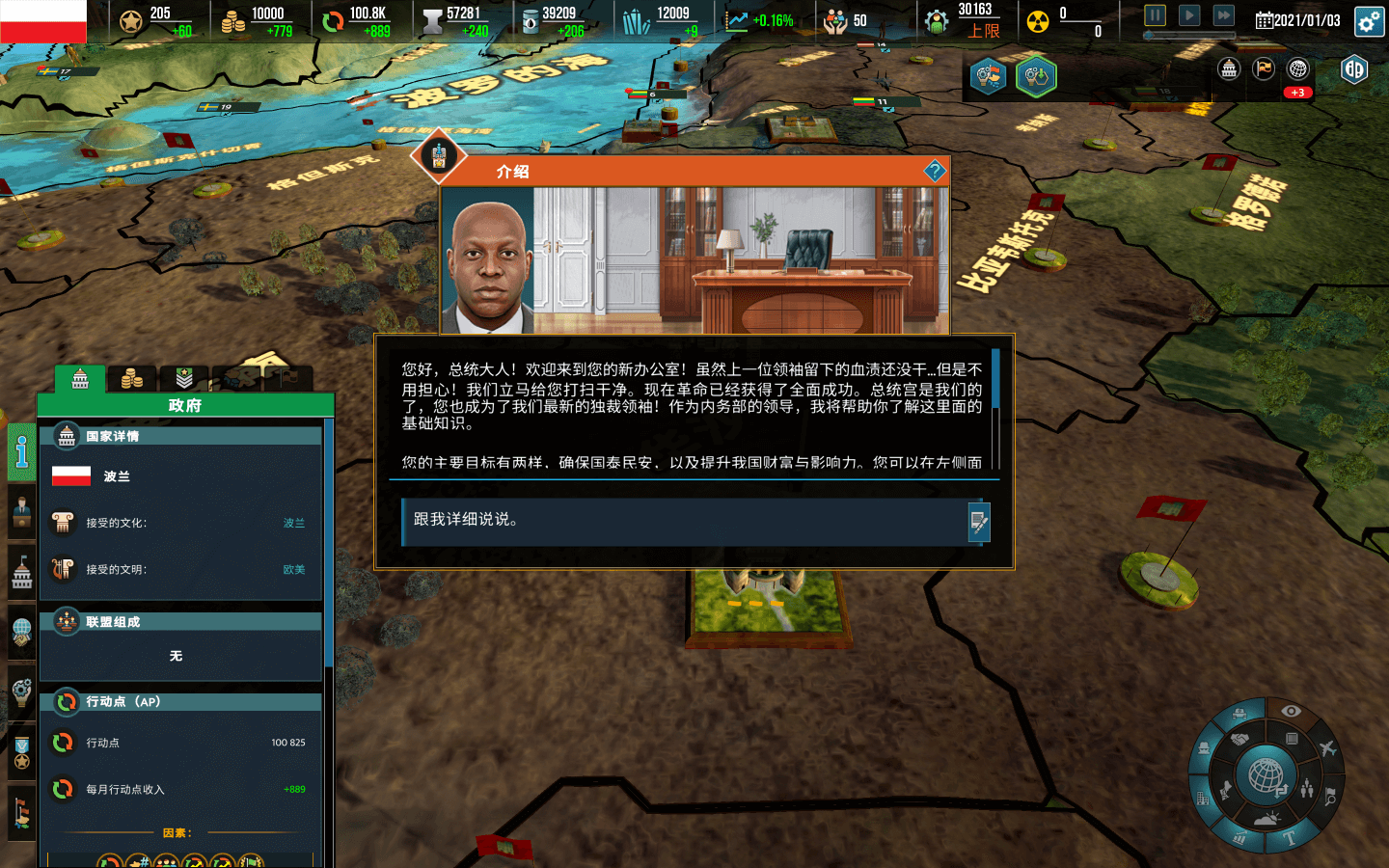Open the speaker at podium side tab

point(21,511)
